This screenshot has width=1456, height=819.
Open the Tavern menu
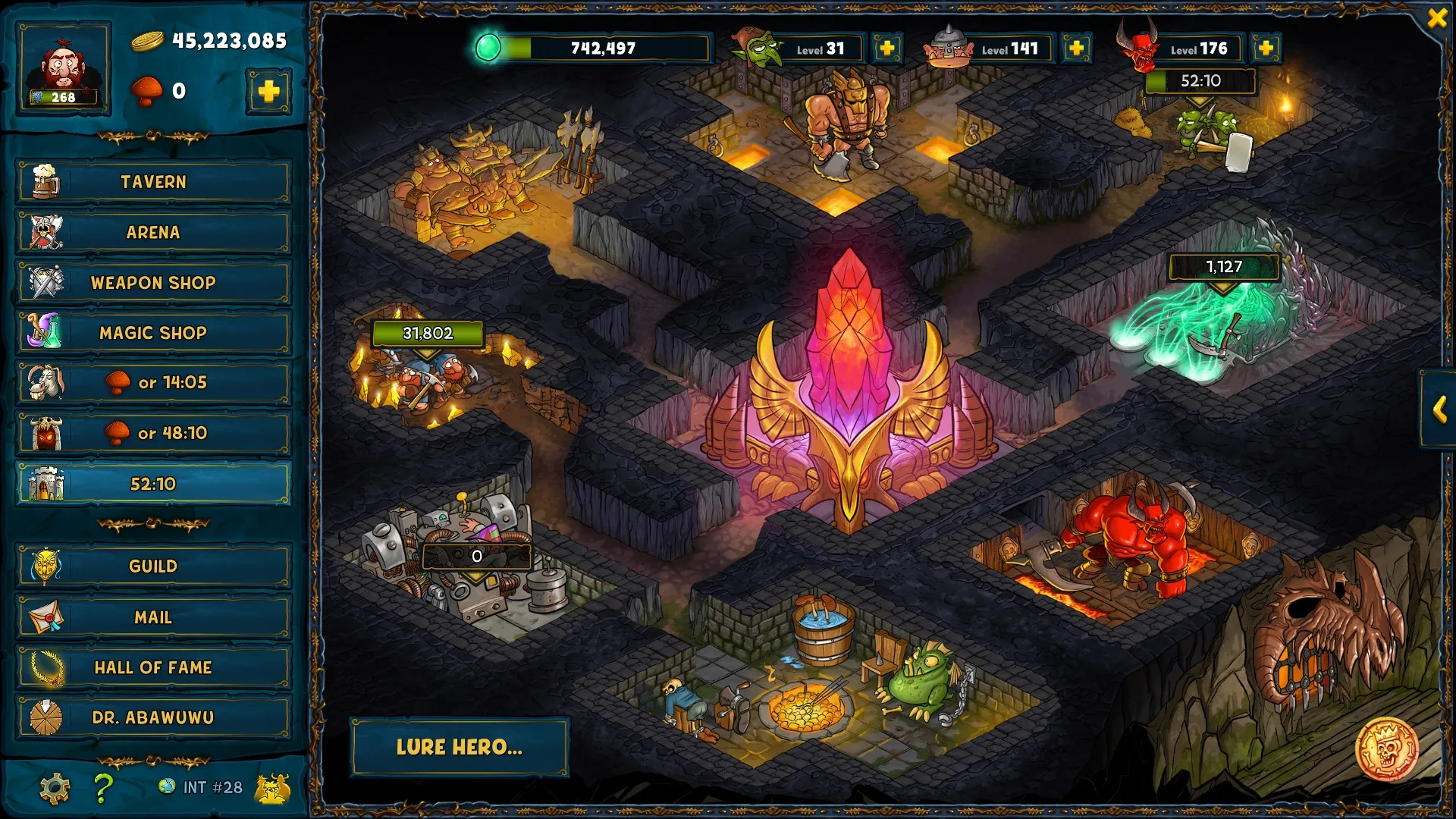[153, 182]
